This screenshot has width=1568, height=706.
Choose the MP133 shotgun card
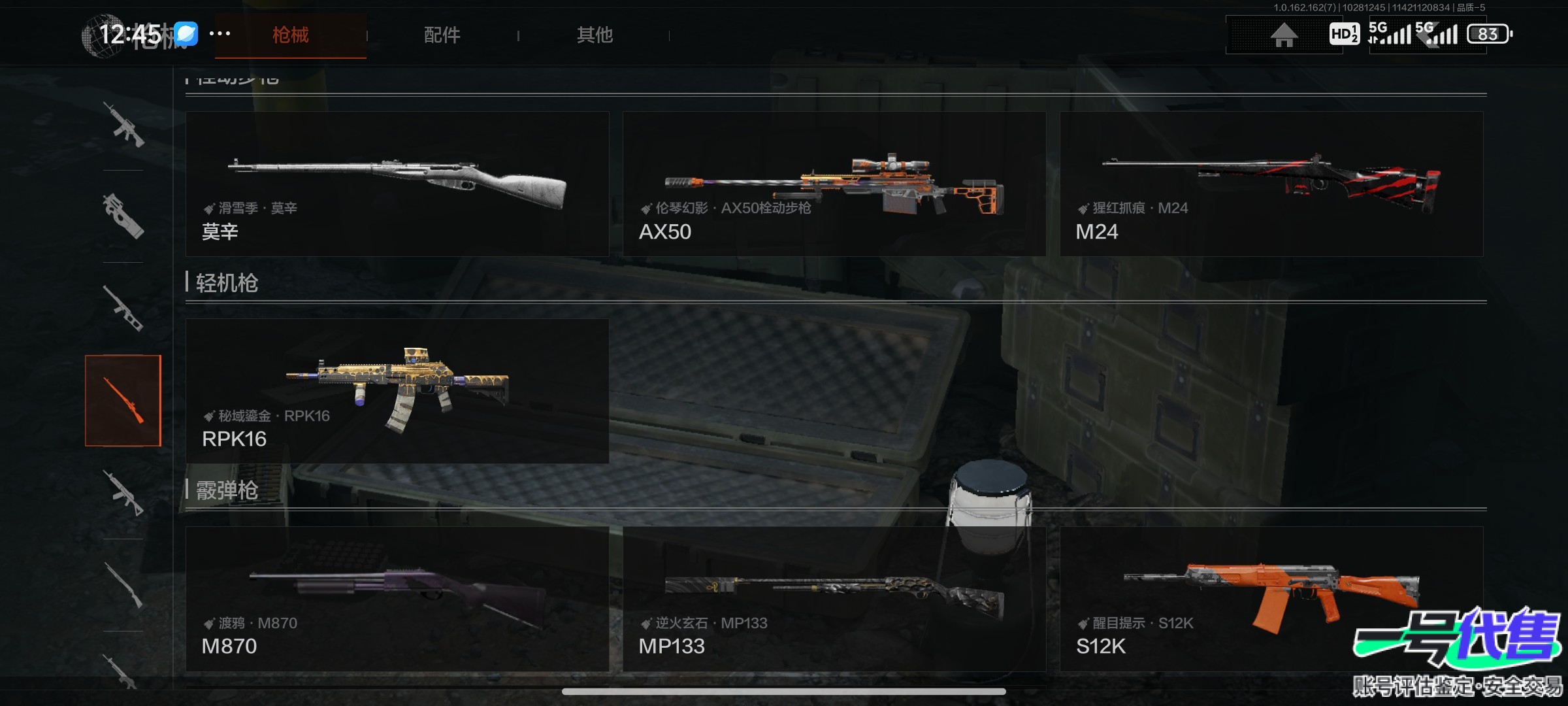pos(834,599)
